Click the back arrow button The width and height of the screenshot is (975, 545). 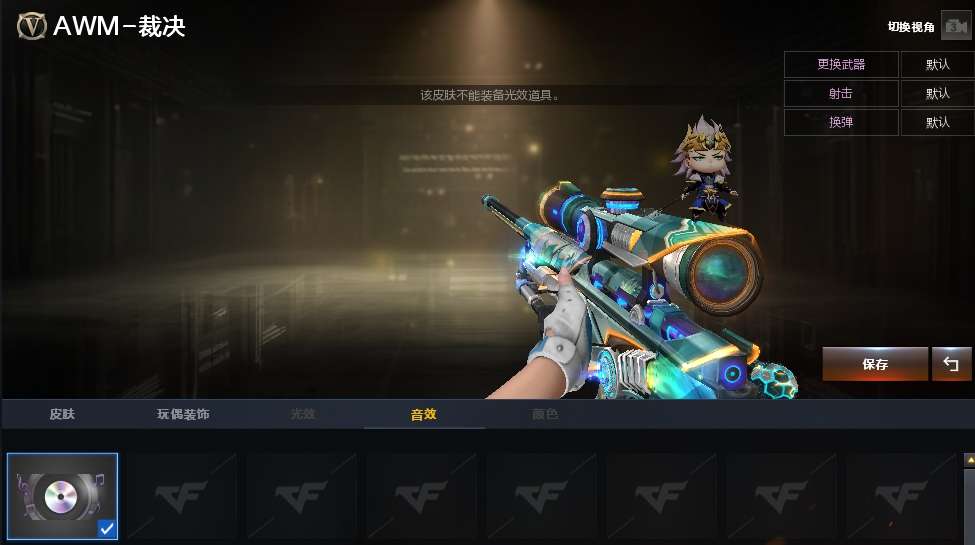click(951, 364)
